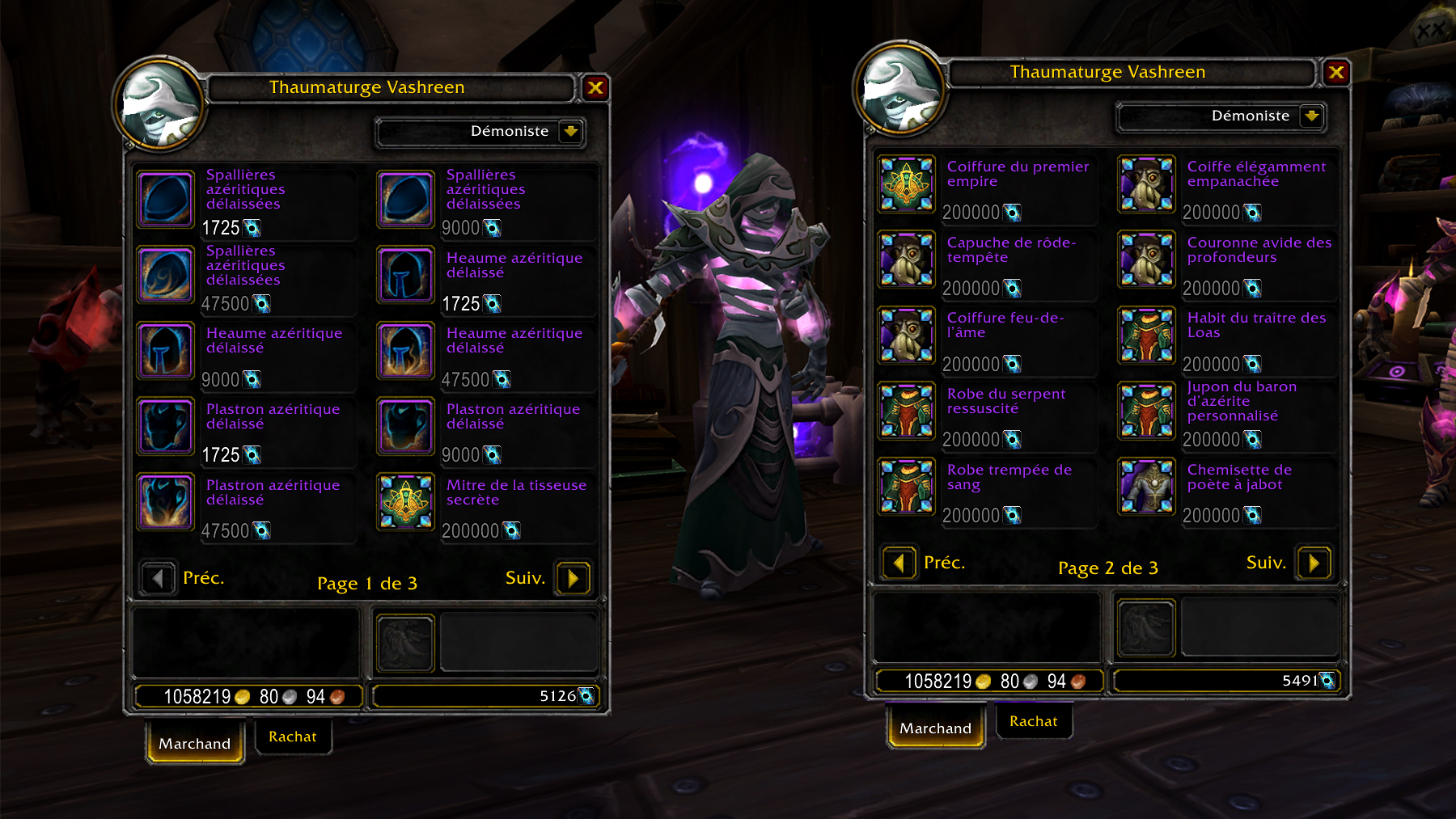Switch to Rachat tab under Page 1 window

(293, 737)
